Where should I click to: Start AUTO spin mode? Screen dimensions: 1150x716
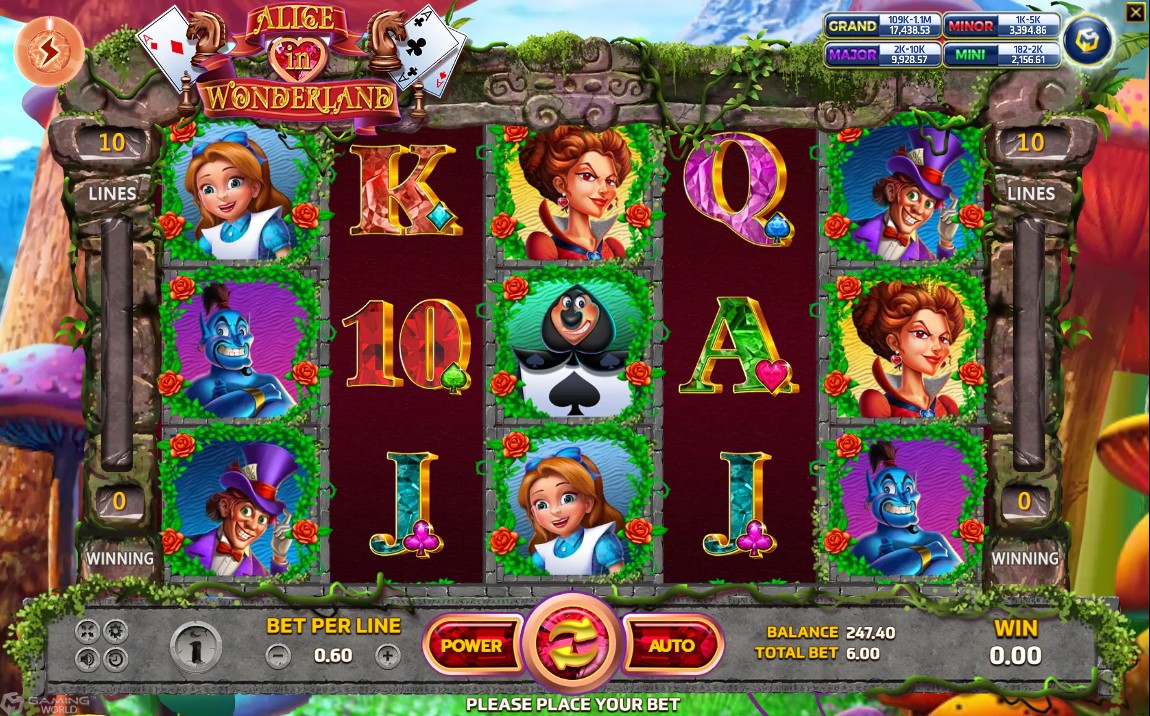click(672, 646)
